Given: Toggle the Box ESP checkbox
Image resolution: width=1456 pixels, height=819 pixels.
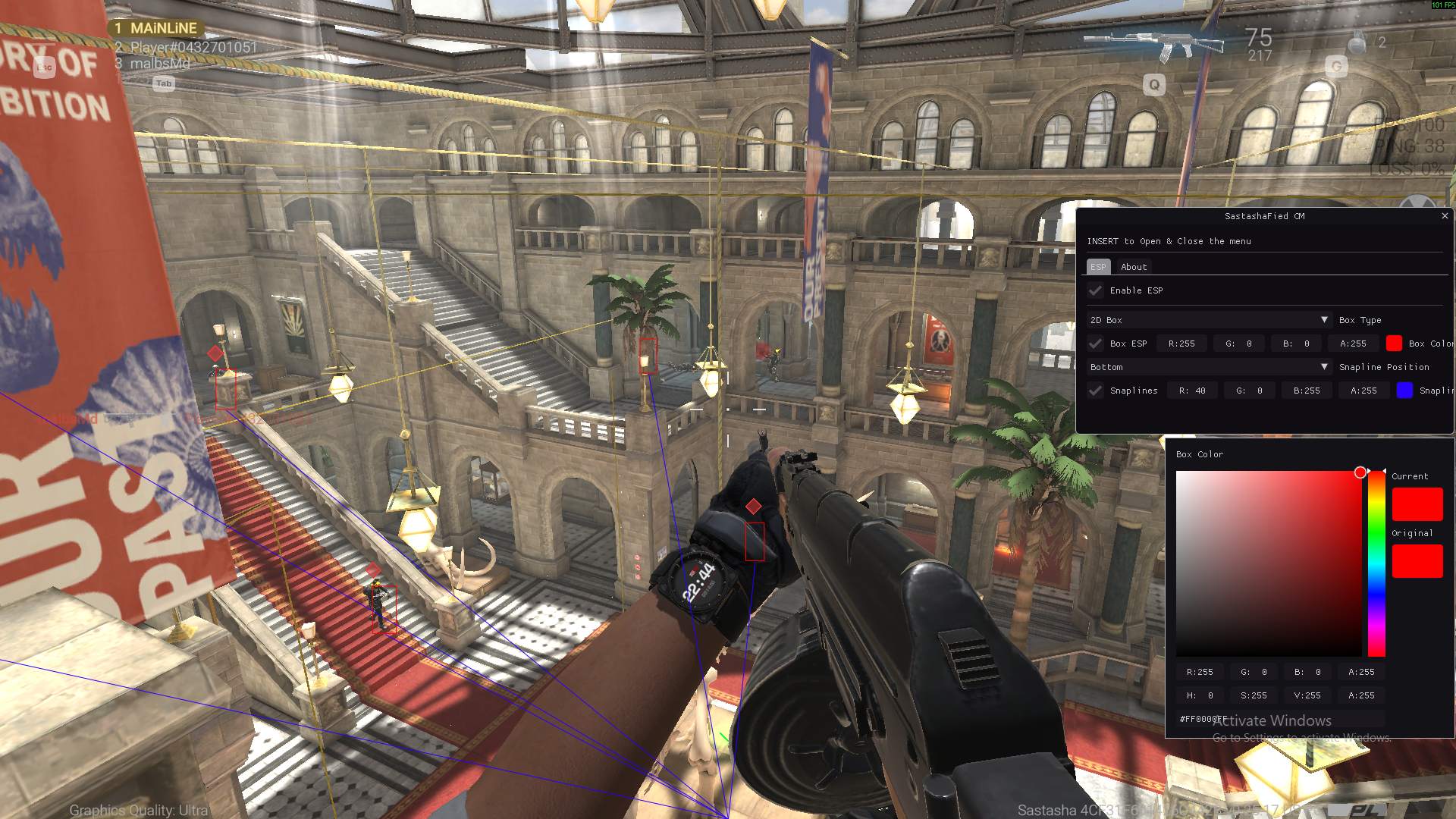Looking at the screenshot, I should (1095, 344).
